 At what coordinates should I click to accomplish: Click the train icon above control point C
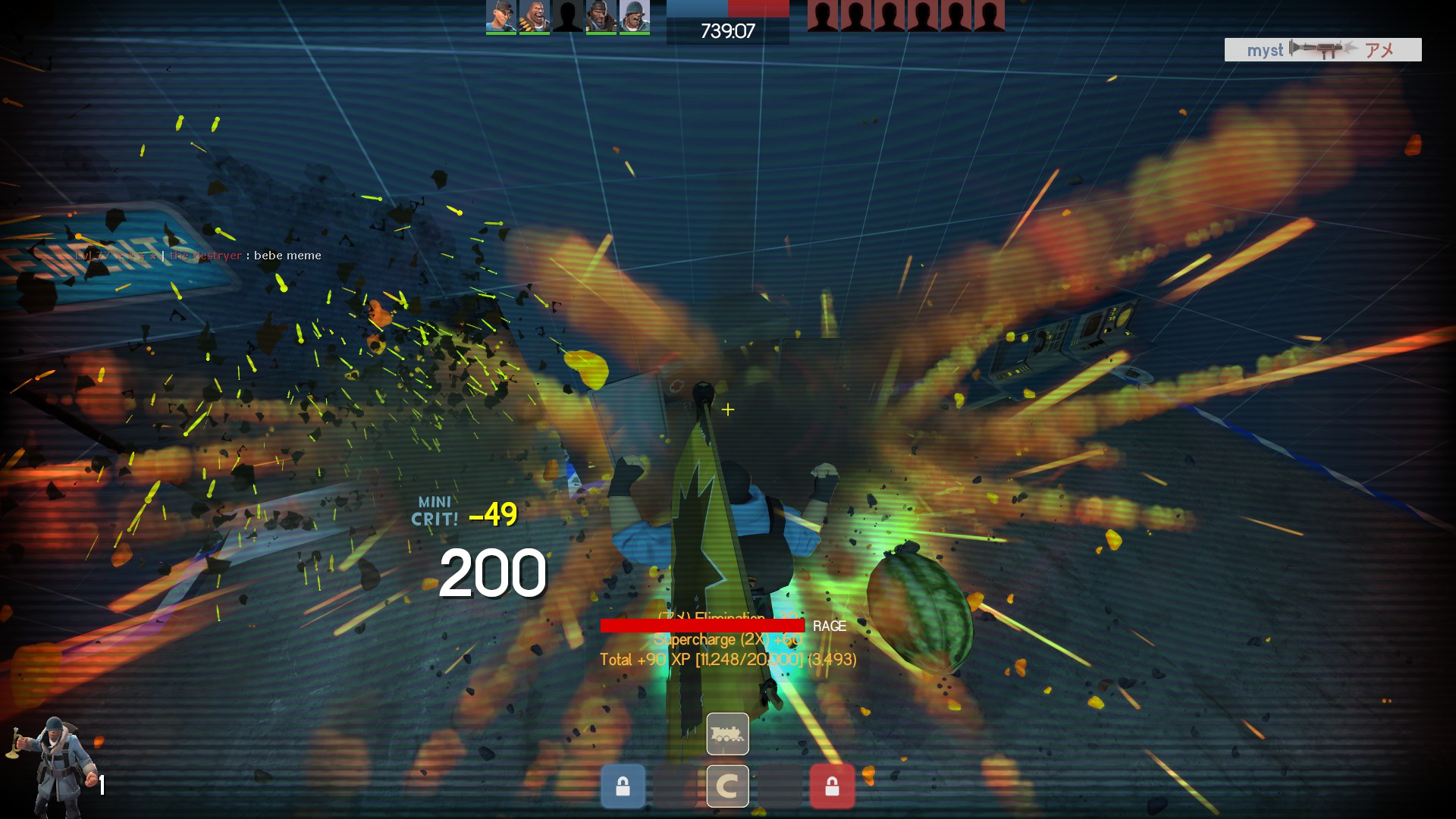click(x=727, y=733)
